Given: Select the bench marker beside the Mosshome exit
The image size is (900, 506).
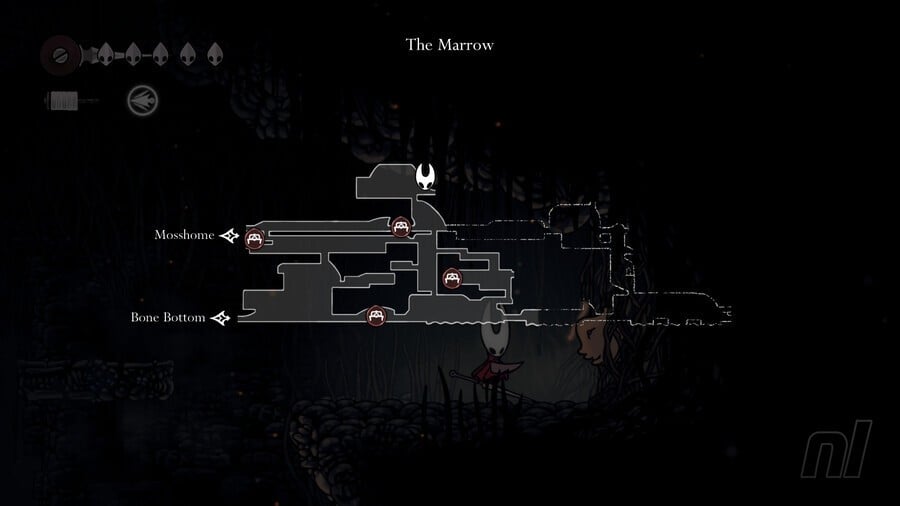Looking at the screenshot, I should [x=254, y=238].
